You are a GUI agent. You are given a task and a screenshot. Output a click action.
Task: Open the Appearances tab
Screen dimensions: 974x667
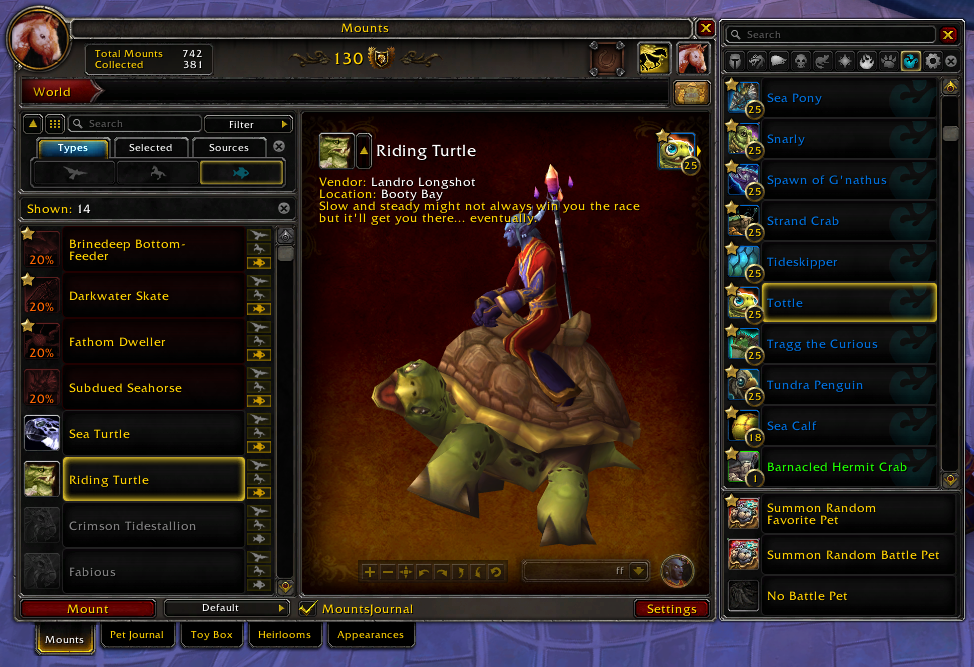[370, 635]
